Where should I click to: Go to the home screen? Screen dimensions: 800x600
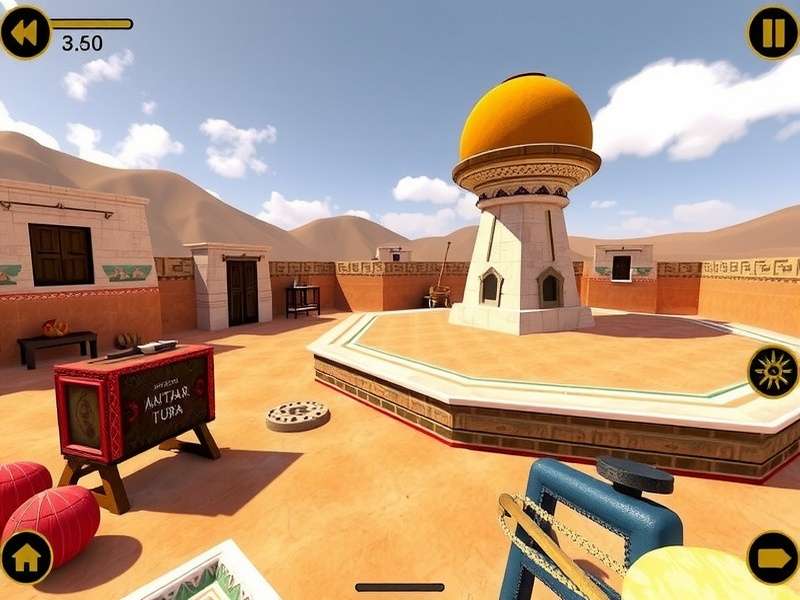coord(26,558)
